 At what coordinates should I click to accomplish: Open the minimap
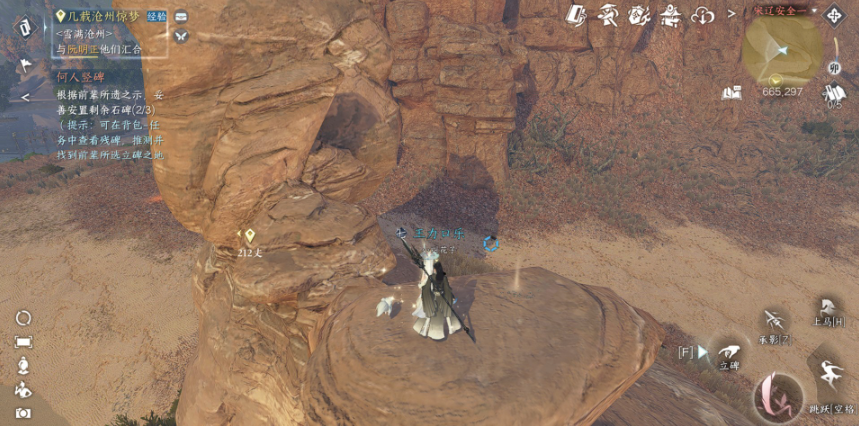[x=782, y=48]
